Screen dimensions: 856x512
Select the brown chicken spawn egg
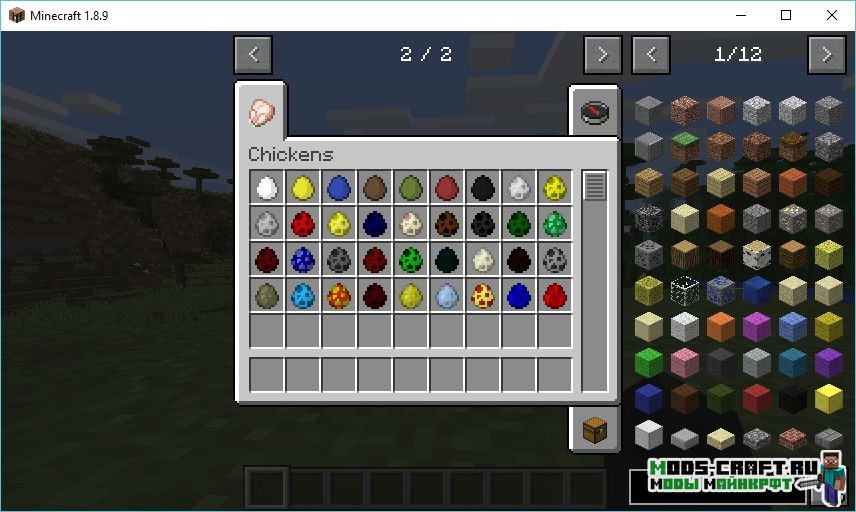click(x=375, y=187)
